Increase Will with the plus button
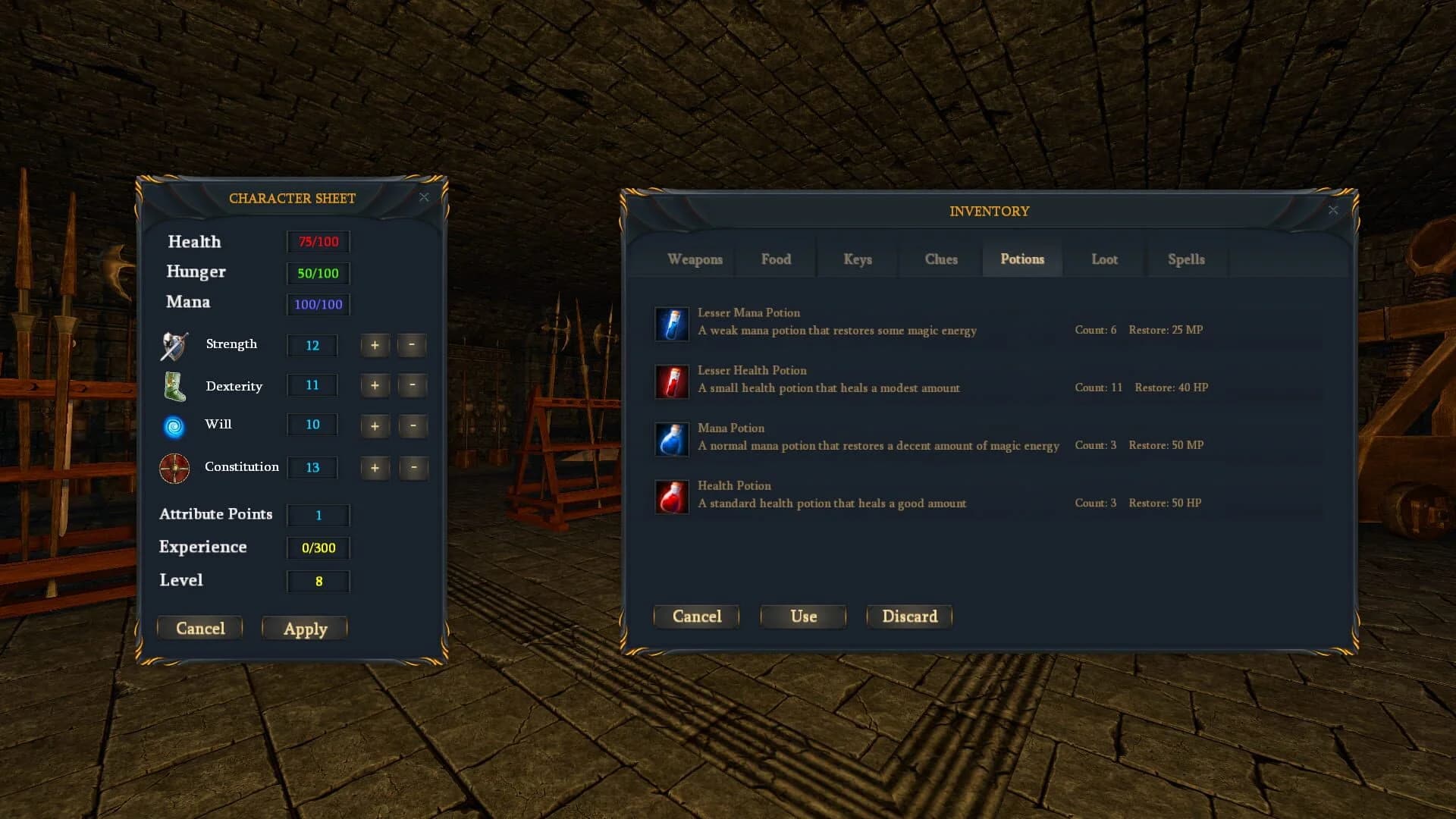Screen dimensions: 1456x819 pyautogui.click(x=375, y=425)
